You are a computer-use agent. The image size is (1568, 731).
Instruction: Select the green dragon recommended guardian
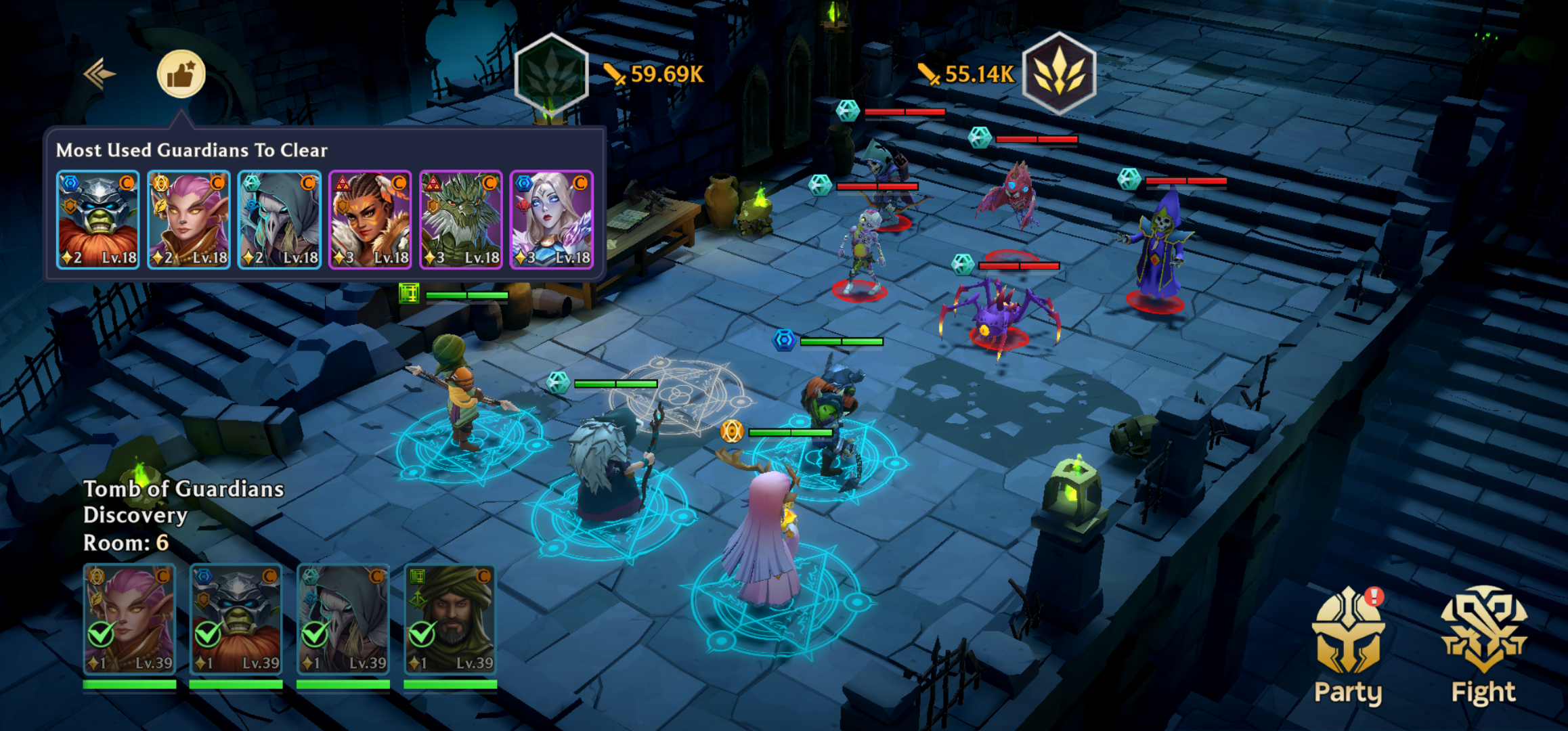pos(461,220)
